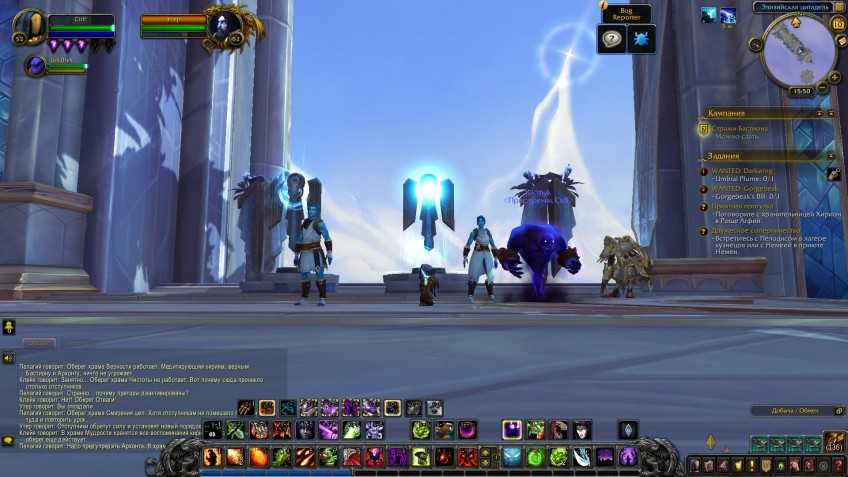Click the minimap clock showing 15:50
The height and width of the screenshot is (477, 848).
click(x=800, y=91)
